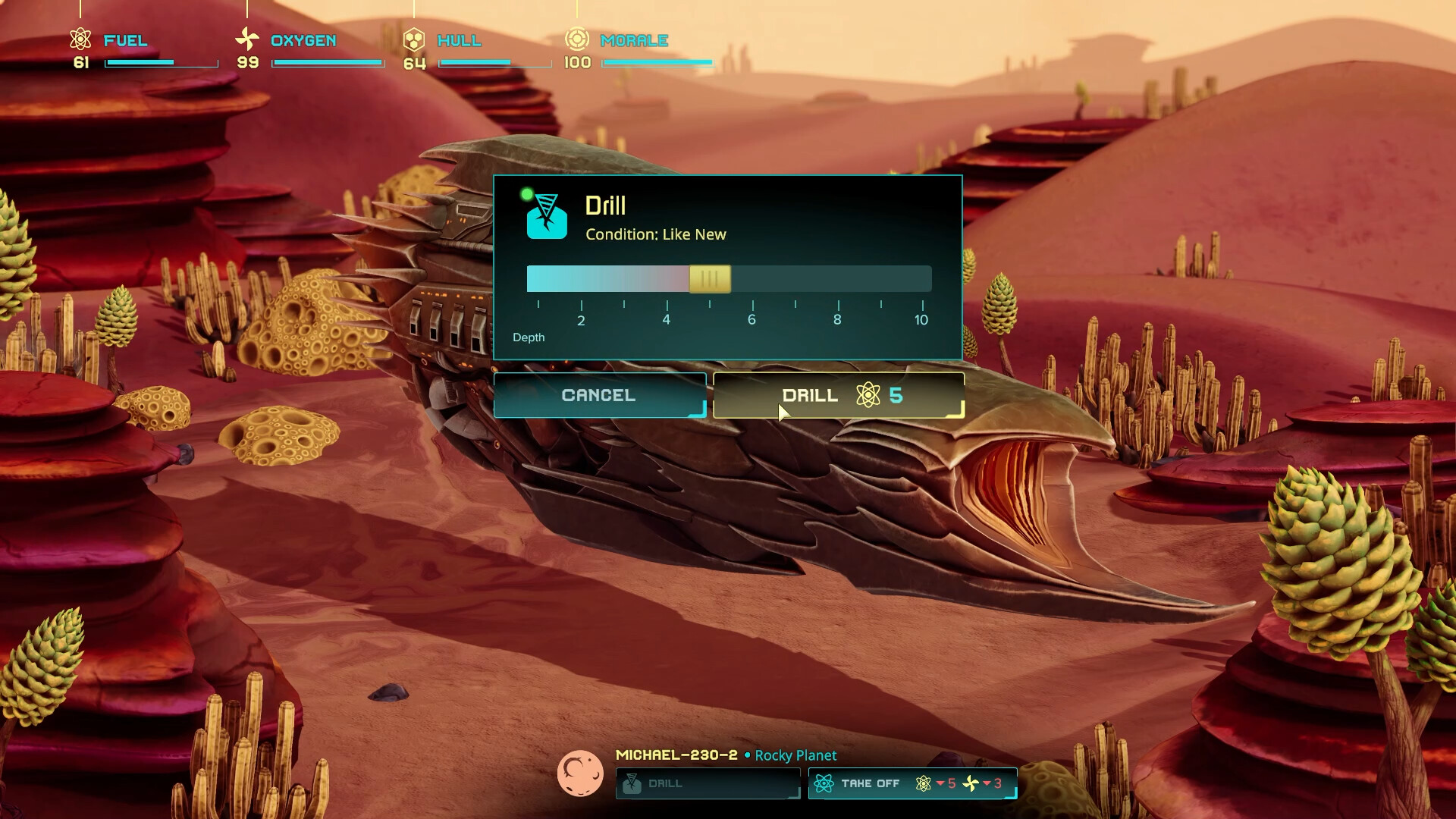
Task: Expand the red arrow beside the fuel cost 5
Action: tap(939, 783)
